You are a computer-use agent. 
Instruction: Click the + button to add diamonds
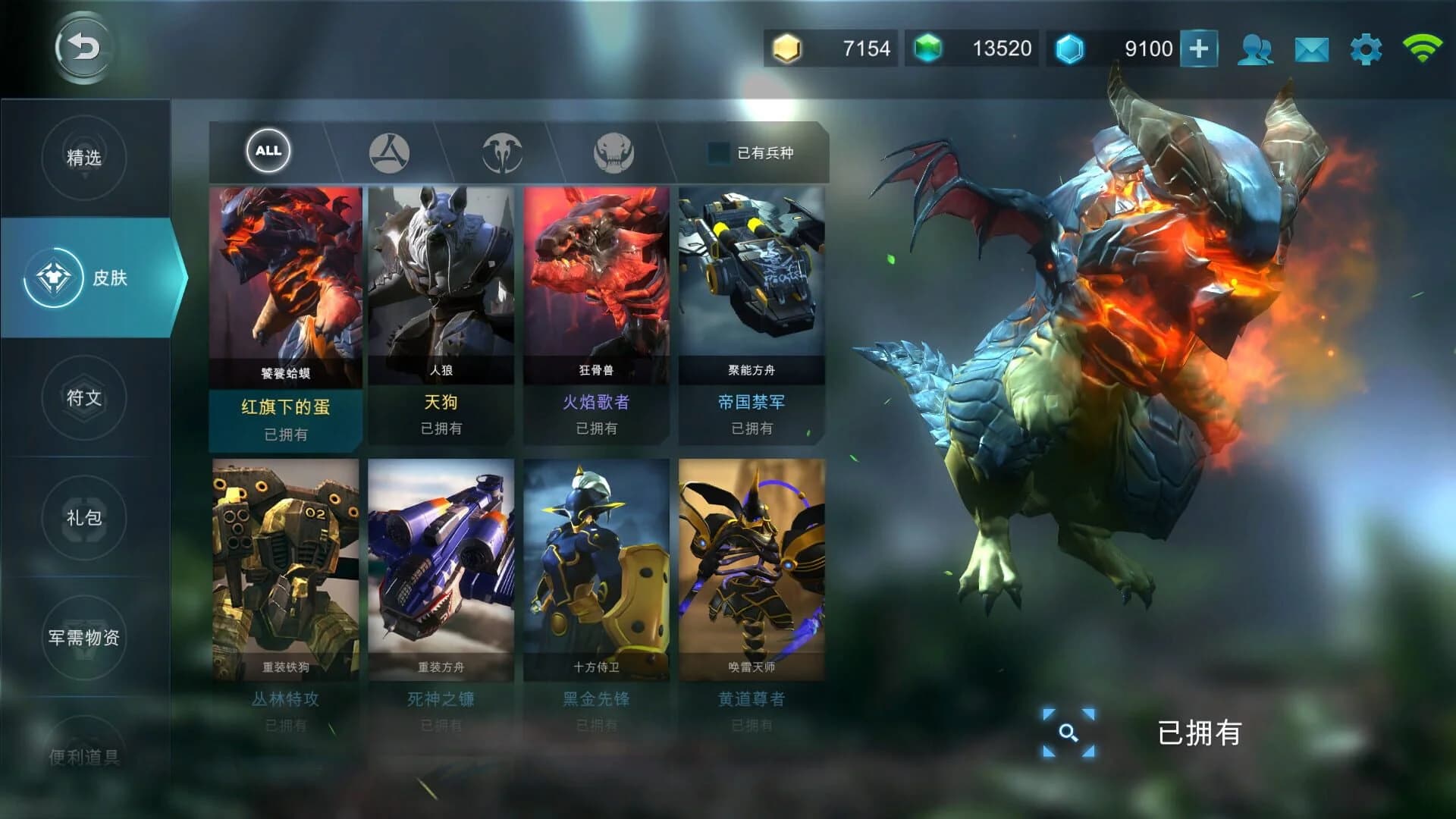(1200, 47)
